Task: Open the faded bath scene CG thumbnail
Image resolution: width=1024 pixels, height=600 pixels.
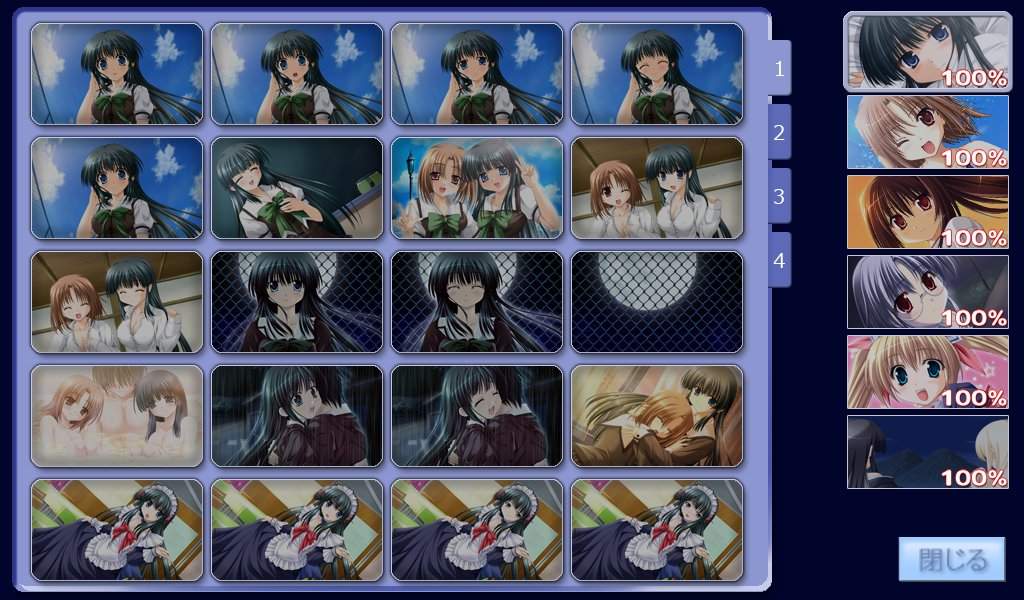Action: [x=116, y=416]
